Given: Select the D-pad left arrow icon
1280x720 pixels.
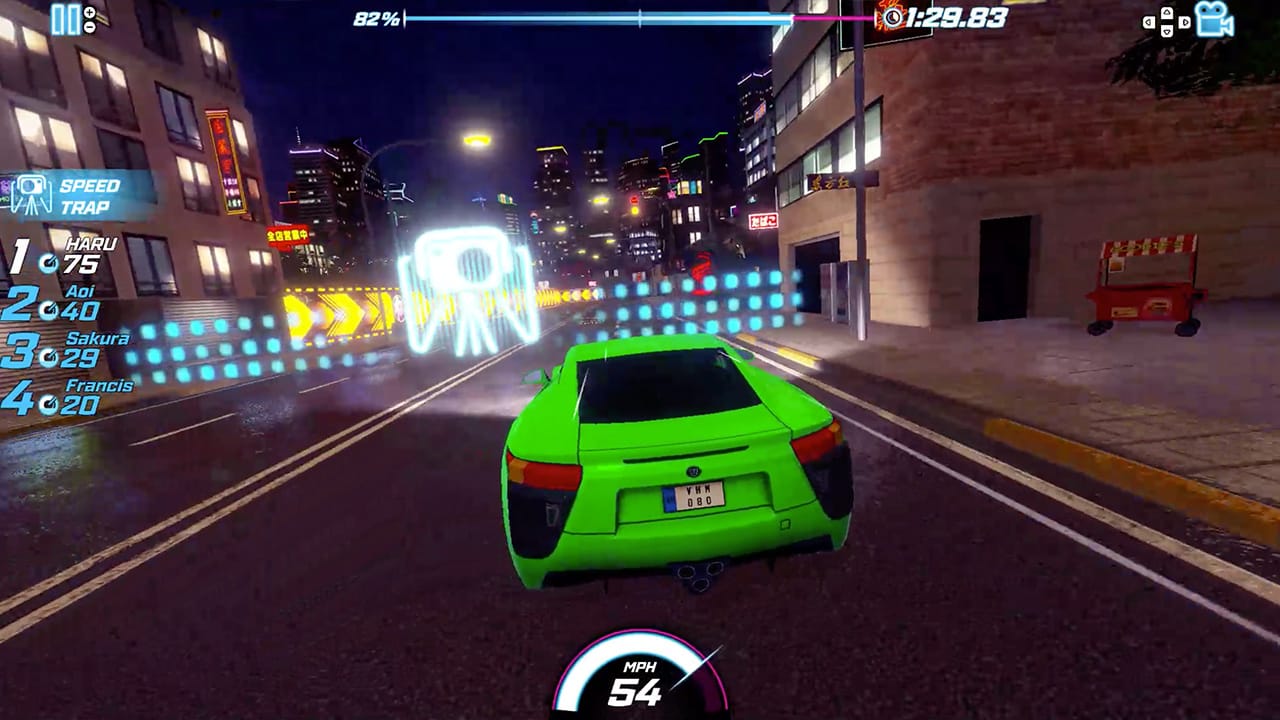Looking at the screenshot, I should click(1149, 21).
